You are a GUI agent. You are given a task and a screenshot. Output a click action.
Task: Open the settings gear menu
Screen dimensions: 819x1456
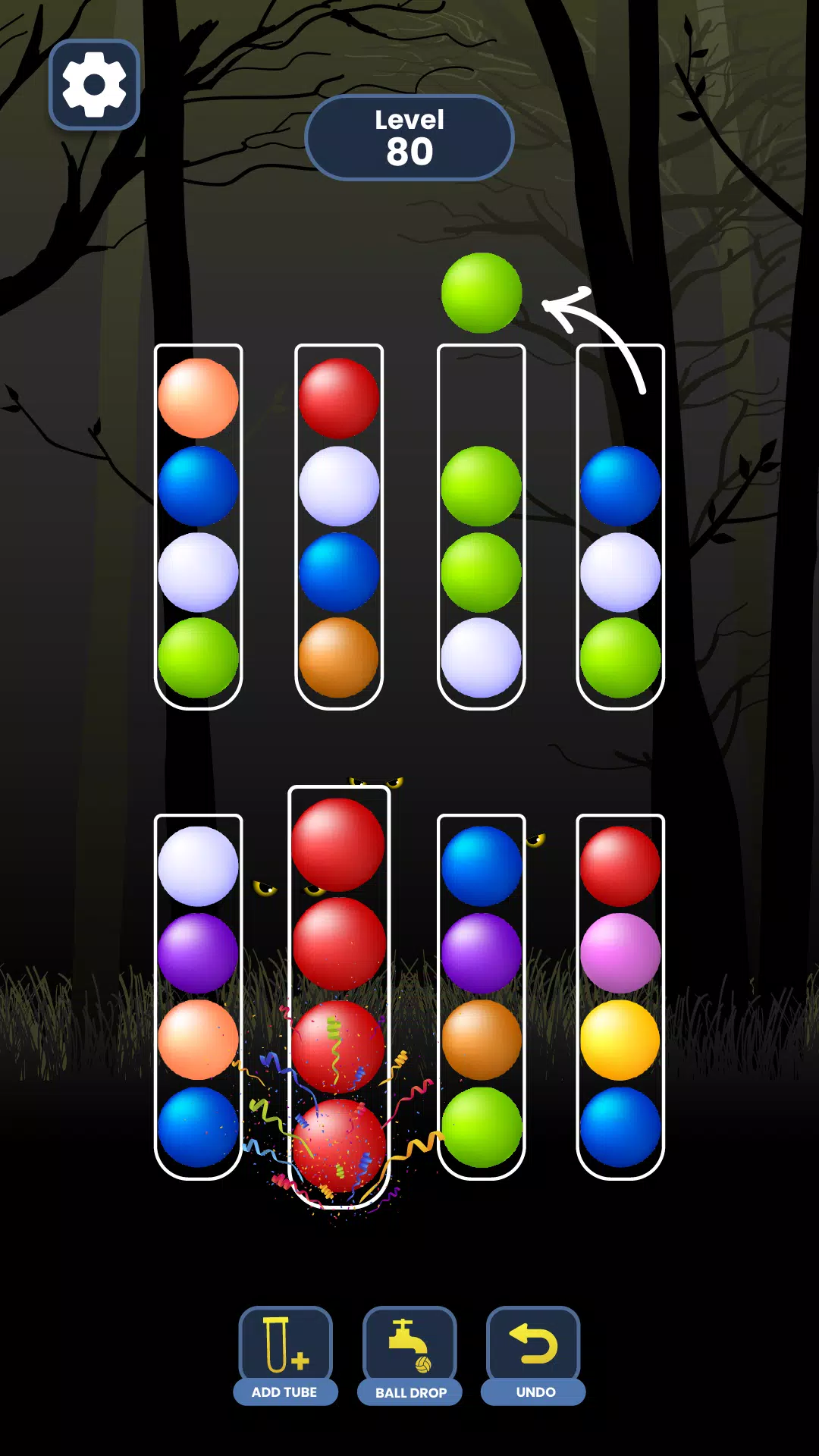pyautogui.click(x=94, y=84)
